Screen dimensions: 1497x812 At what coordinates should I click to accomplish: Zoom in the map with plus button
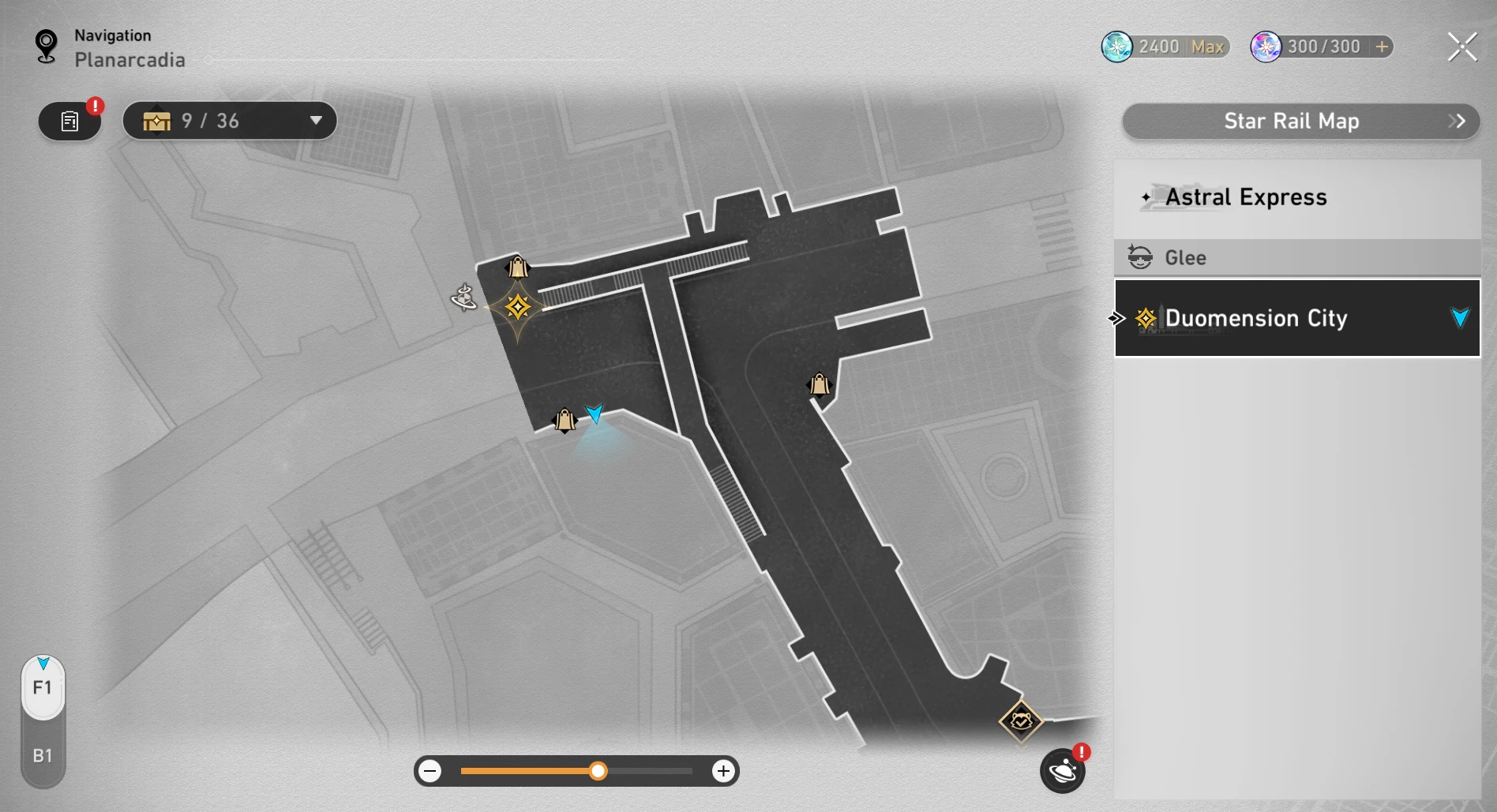pyautogui.click(x=722, y=771)
